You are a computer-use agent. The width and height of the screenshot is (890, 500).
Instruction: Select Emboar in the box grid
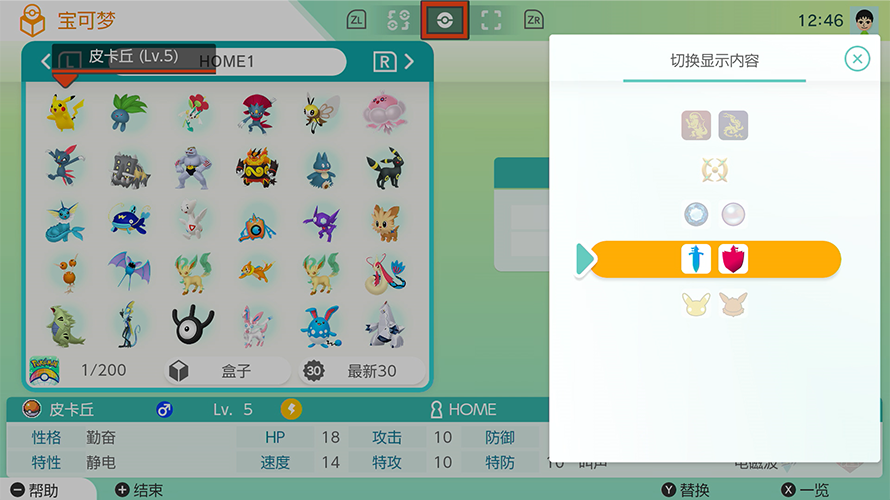click(x=257, y=167)
